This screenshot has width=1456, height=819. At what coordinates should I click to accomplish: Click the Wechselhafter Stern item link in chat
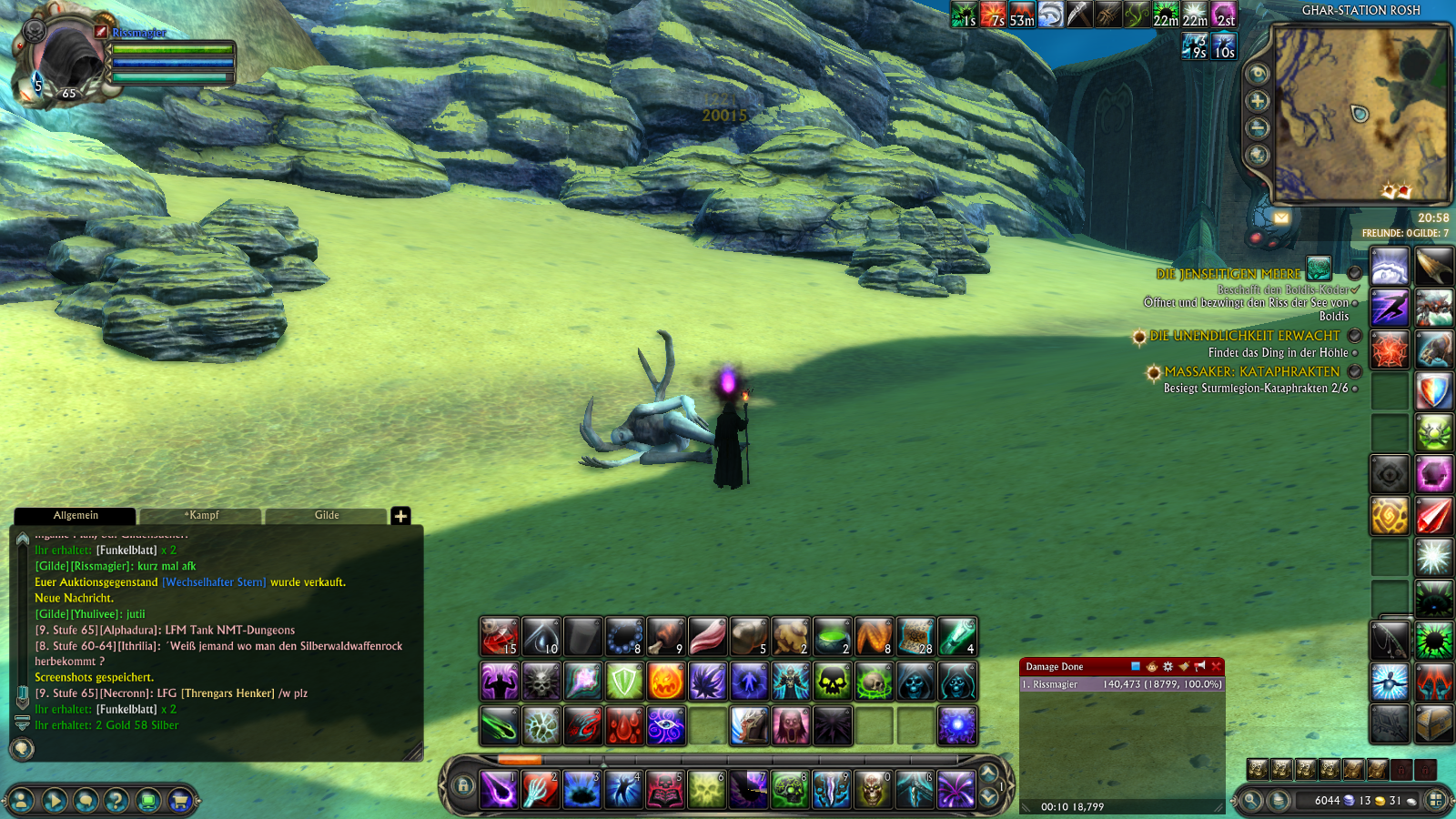tap(215, 582)
